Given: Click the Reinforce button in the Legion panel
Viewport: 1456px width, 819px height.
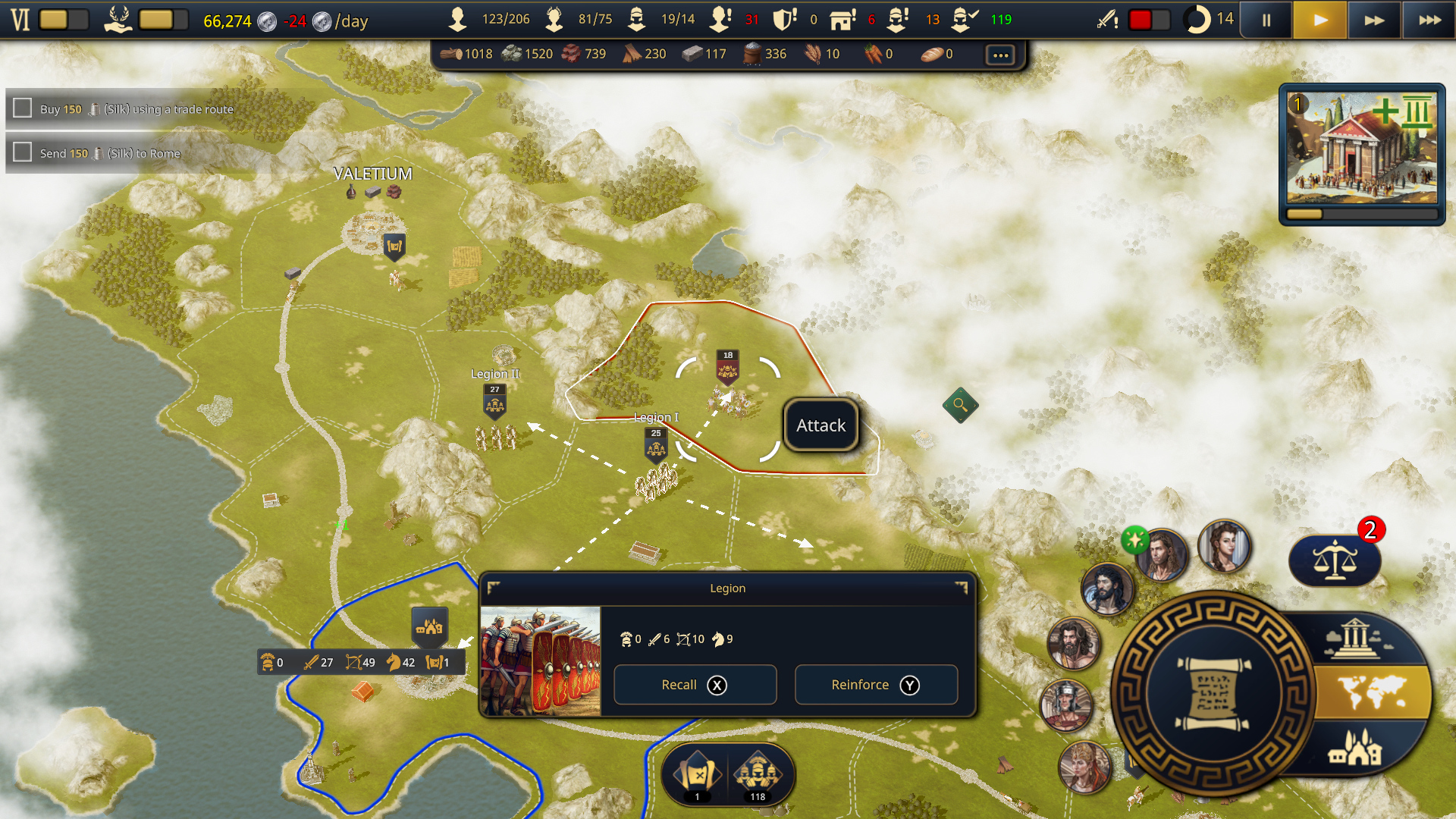Looking at the screenshot, I should (876, 684).
